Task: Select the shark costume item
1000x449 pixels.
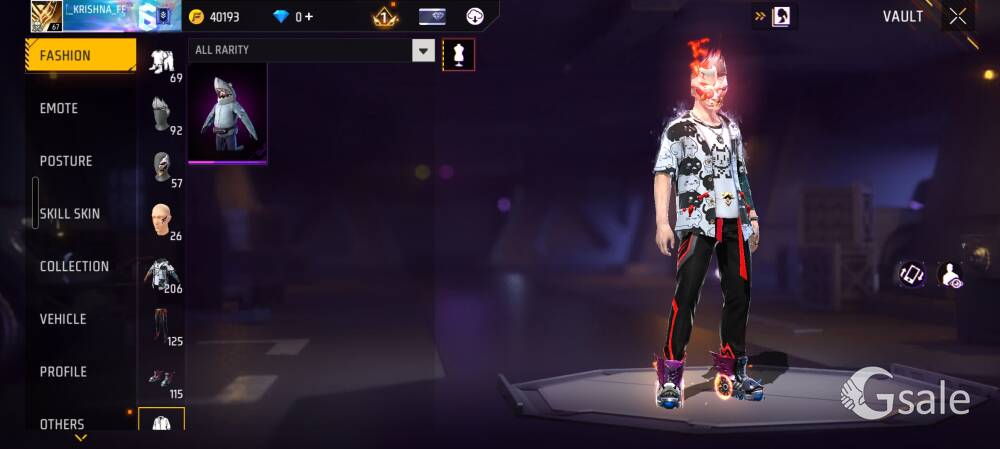Action: [x=227, y=113]
